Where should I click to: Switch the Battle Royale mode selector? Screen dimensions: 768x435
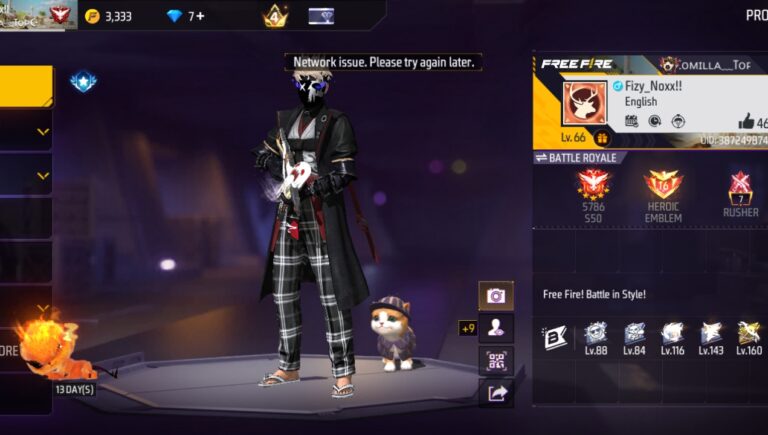[x=581, y=158]
